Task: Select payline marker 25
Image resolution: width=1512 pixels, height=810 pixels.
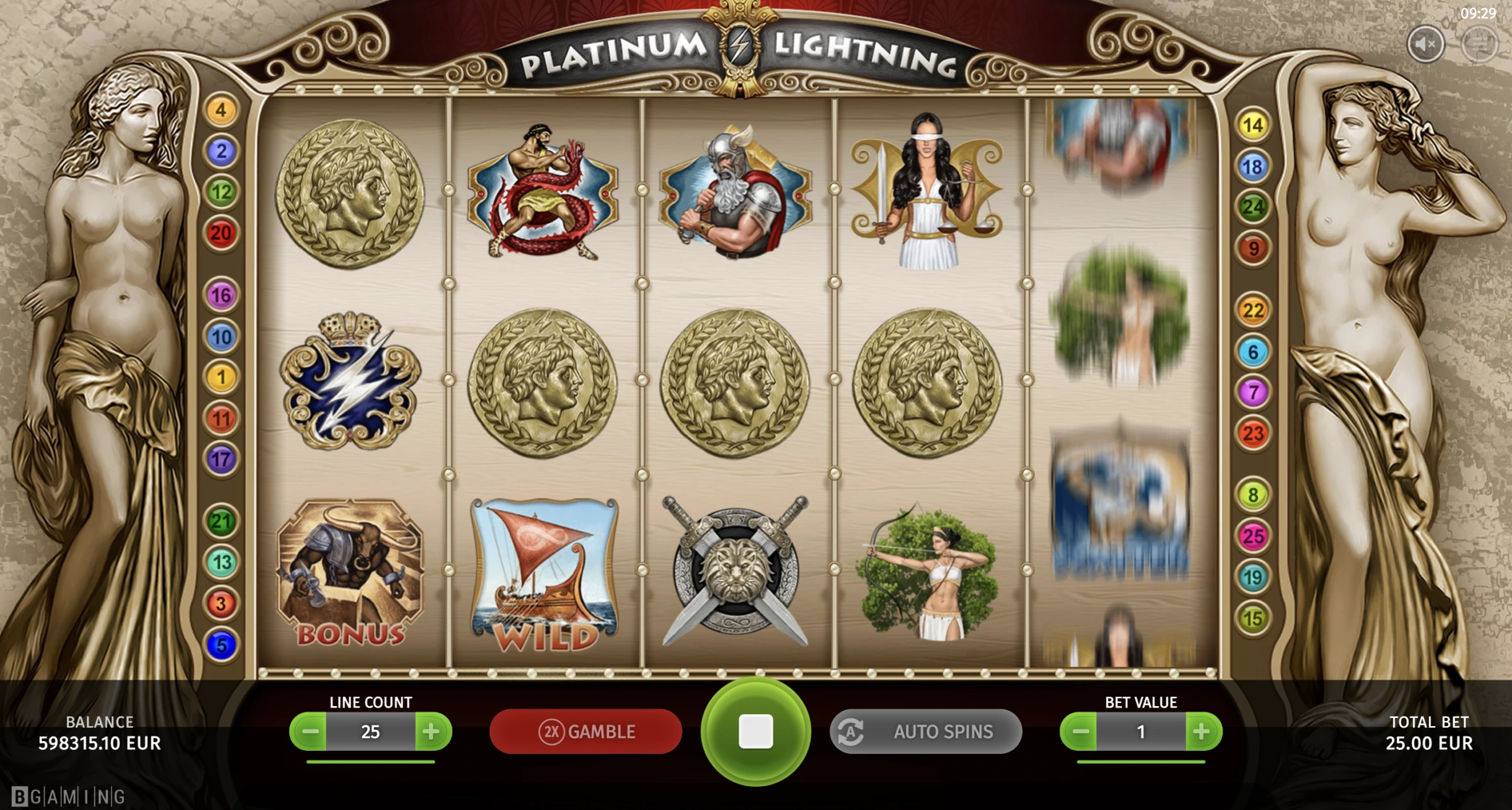Action: tap(1253, 536)
